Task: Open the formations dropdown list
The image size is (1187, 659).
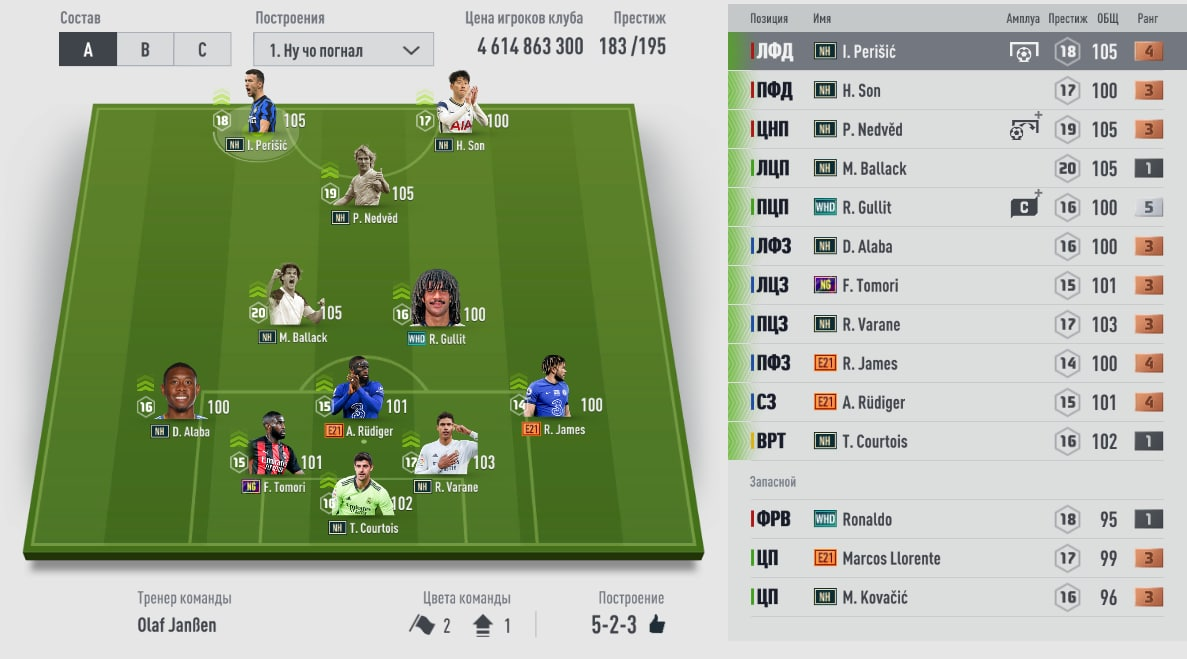Action: (x=343, y=50)
